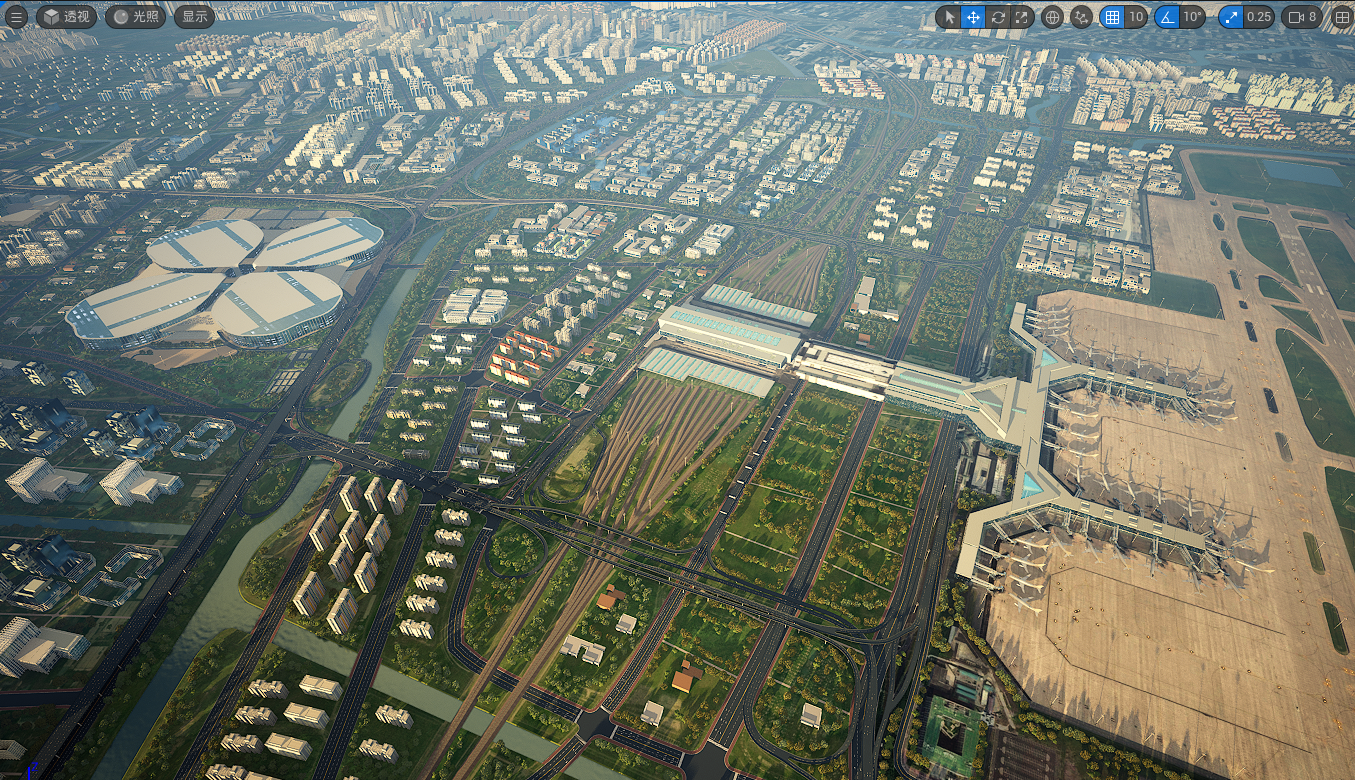Screen dimensions: 1355x780
Task: Switch to the rotate gizmo tool
Action: (x=998, y=17)
